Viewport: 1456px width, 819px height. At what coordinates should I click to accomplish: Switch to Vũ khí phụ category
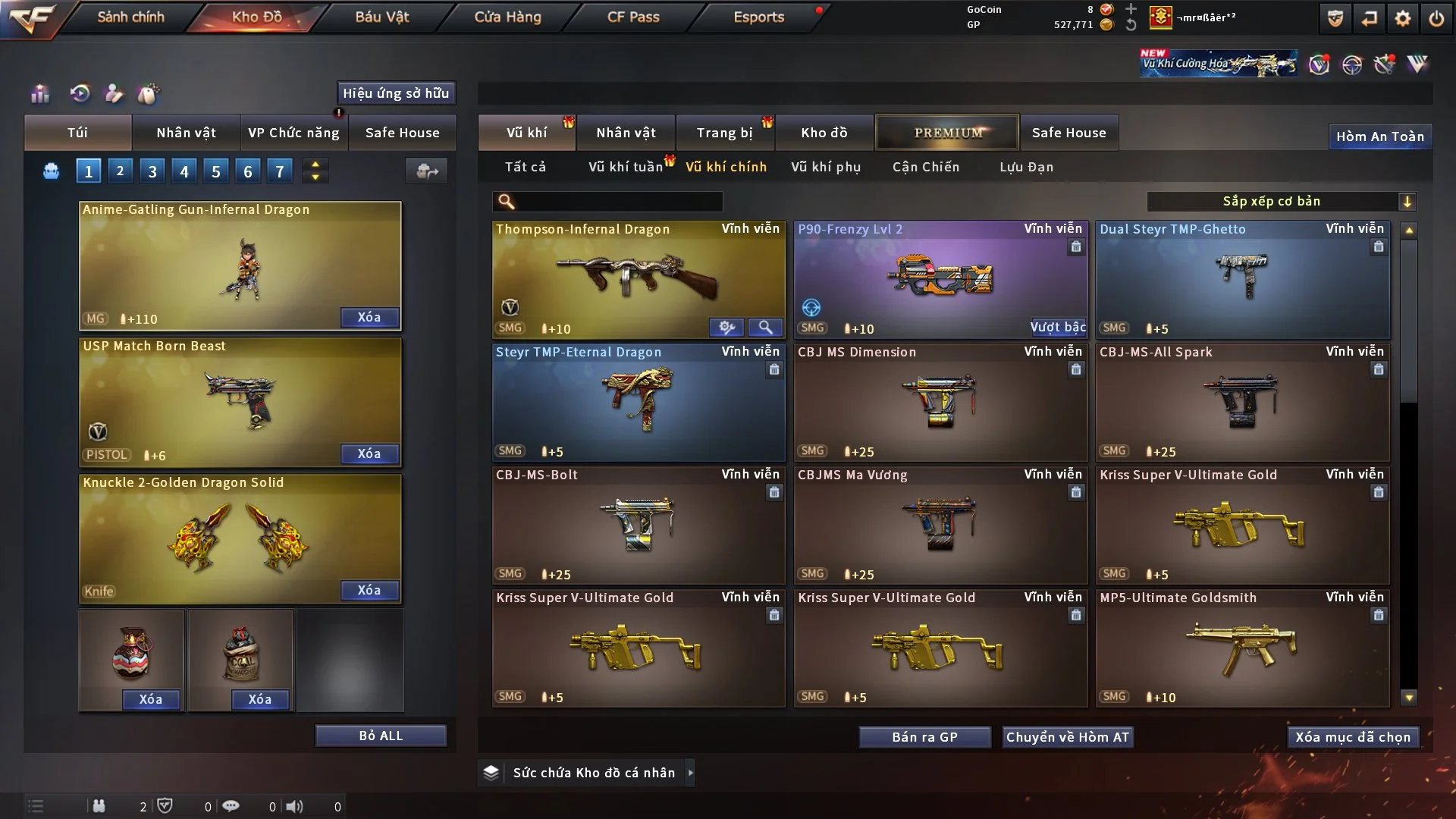[826, 167]
